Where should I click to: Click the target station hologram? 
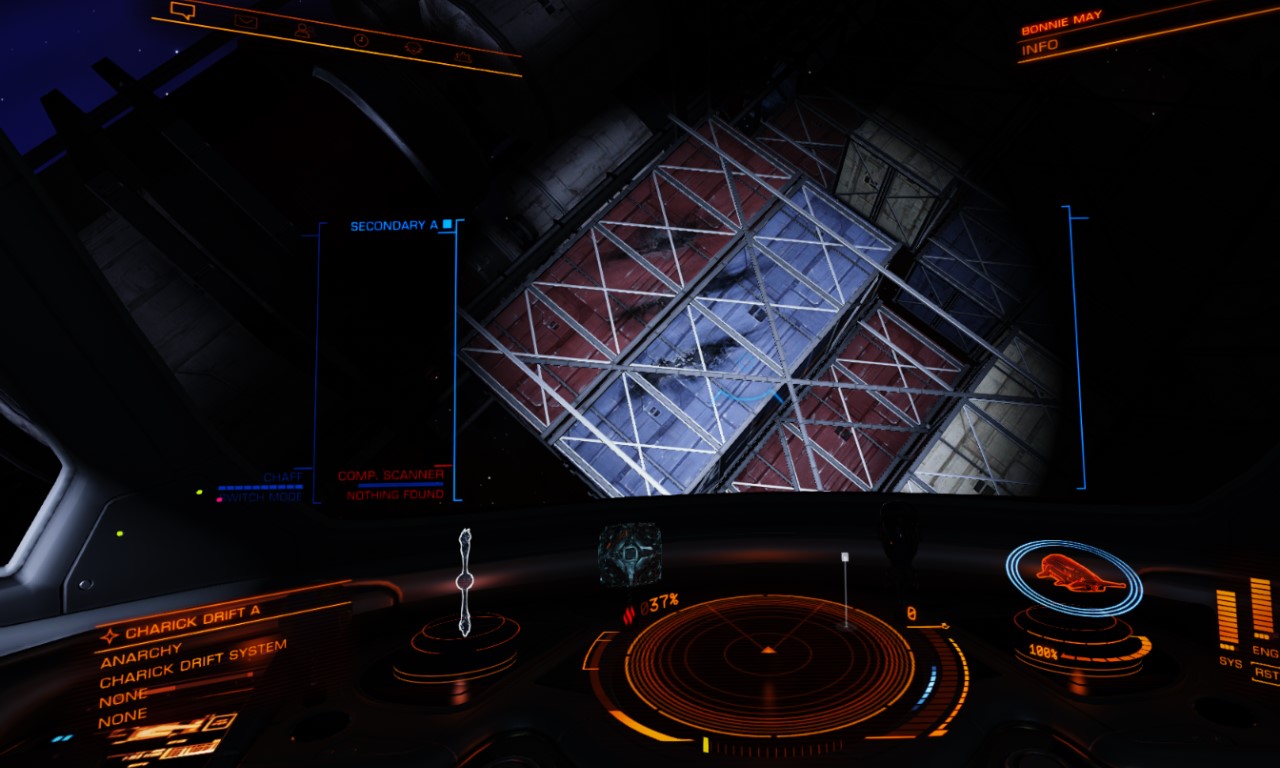(630, 554)
